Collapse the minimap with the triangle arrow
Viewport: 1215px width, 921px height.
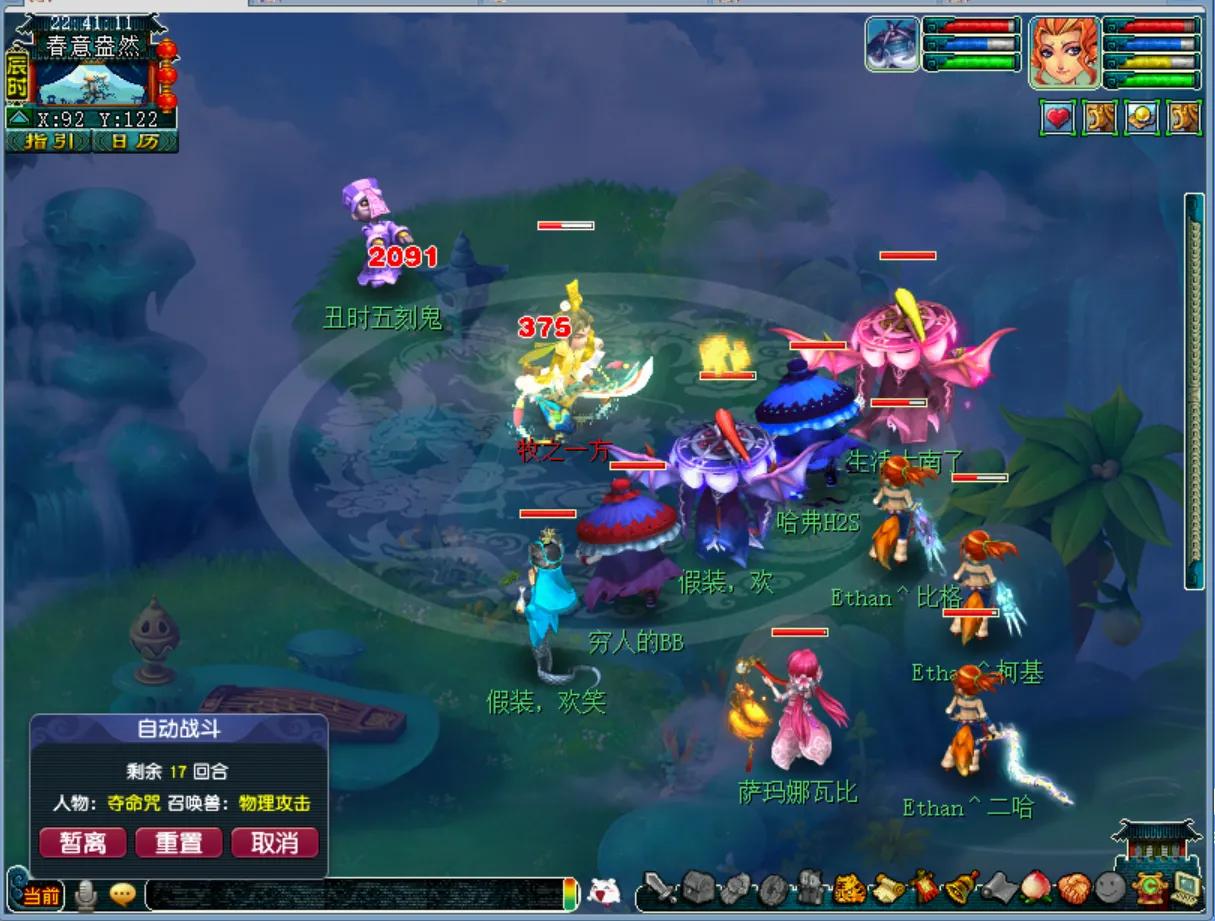click(19, 120)
